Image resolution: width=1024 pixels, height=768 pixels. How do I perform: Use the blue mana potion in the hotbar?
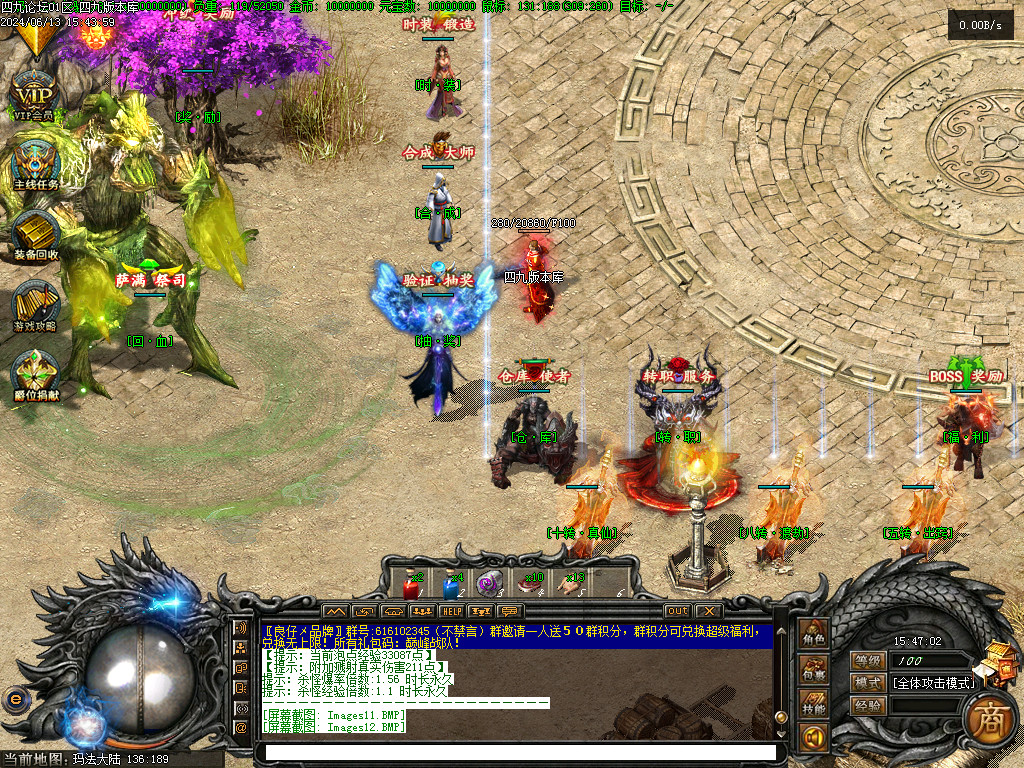[x=449, y=584]
